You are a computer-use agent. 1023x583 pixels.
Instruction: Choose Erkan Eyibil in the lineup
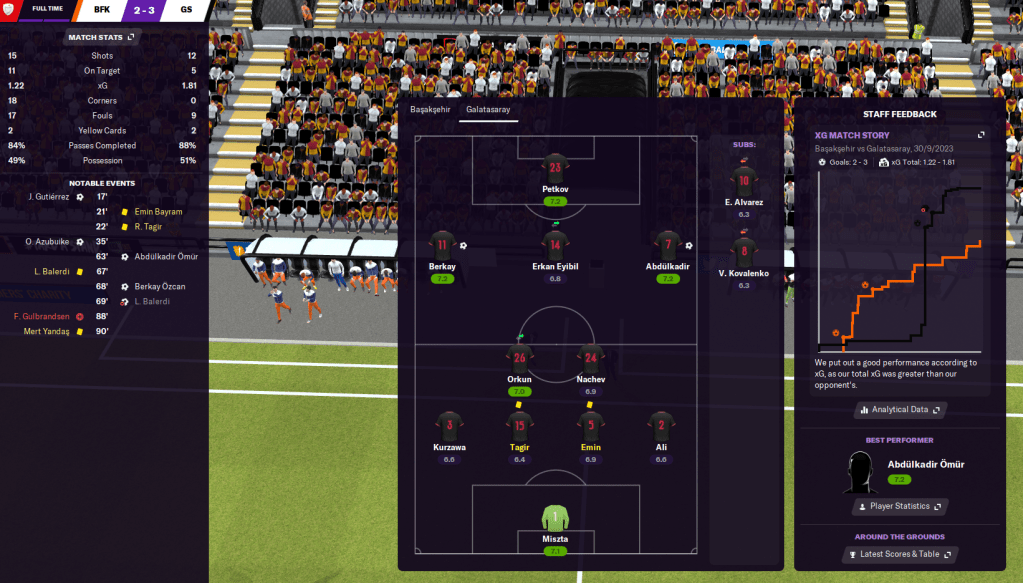pos(555,245)
